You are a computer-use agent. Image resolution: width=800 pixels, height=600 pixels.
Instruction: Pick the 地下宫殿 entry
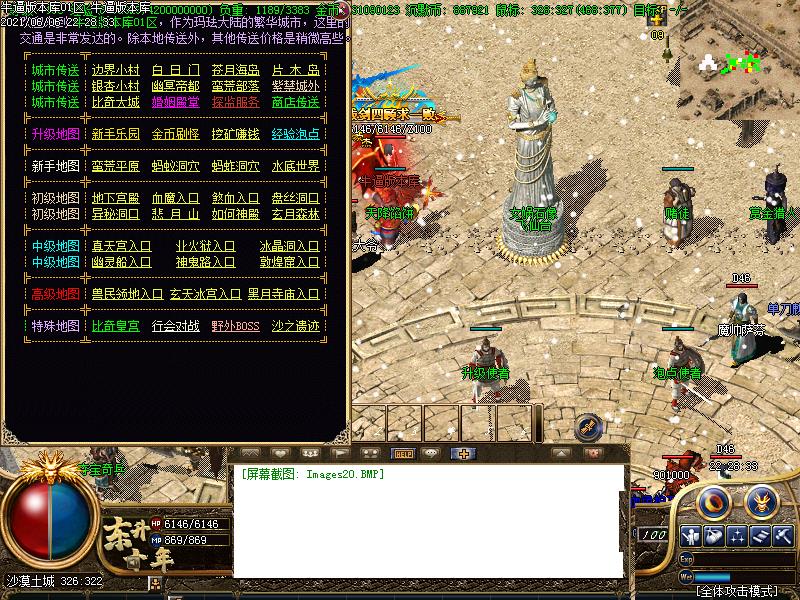[x=116, y=198]
